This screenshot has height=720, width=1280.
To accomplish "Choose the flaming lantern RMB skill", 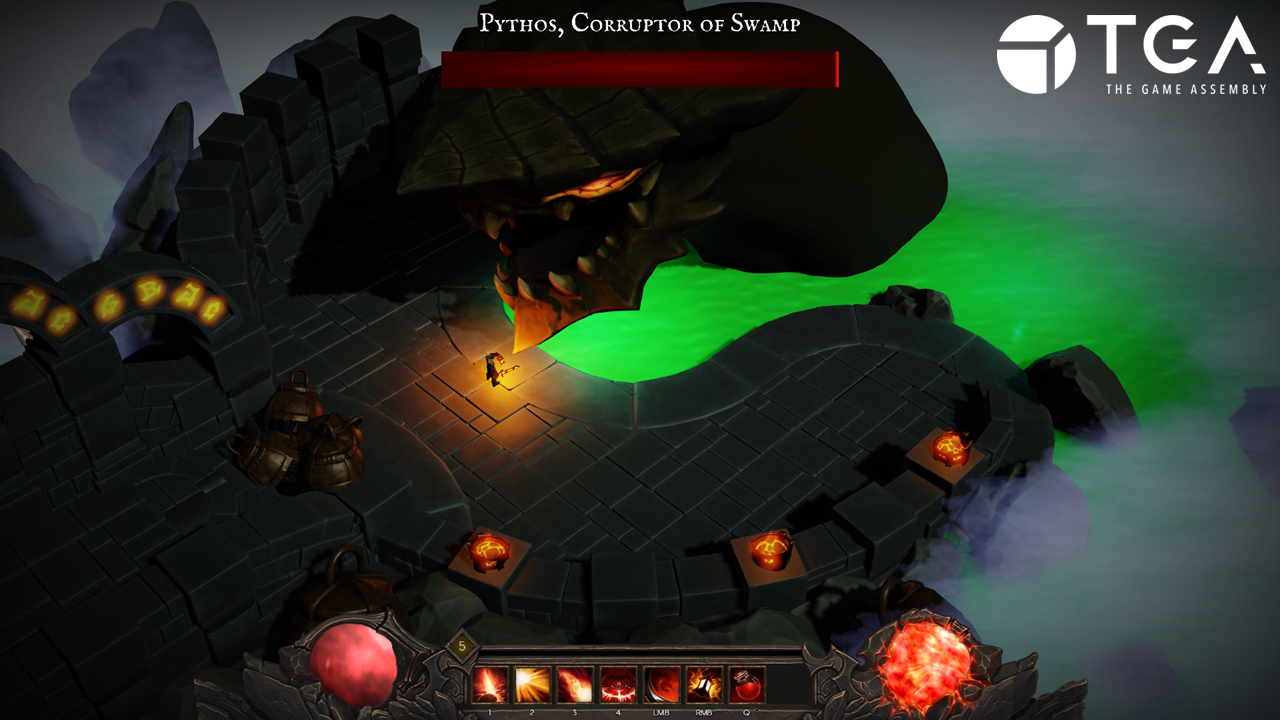I will click(704, 685).
